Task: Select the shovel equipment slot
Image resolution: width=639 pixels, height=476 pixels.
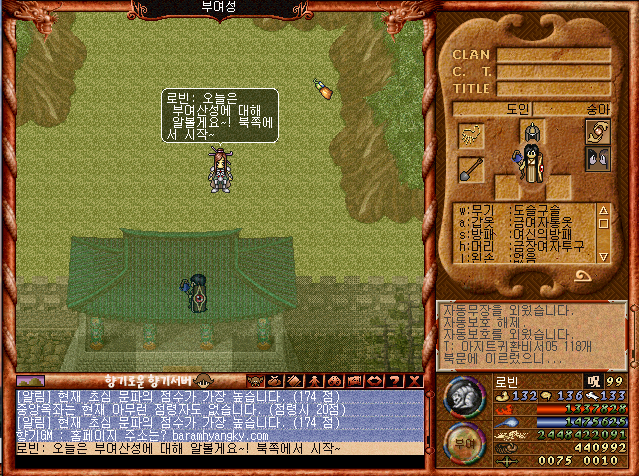Action: click(x=470, y=169)
